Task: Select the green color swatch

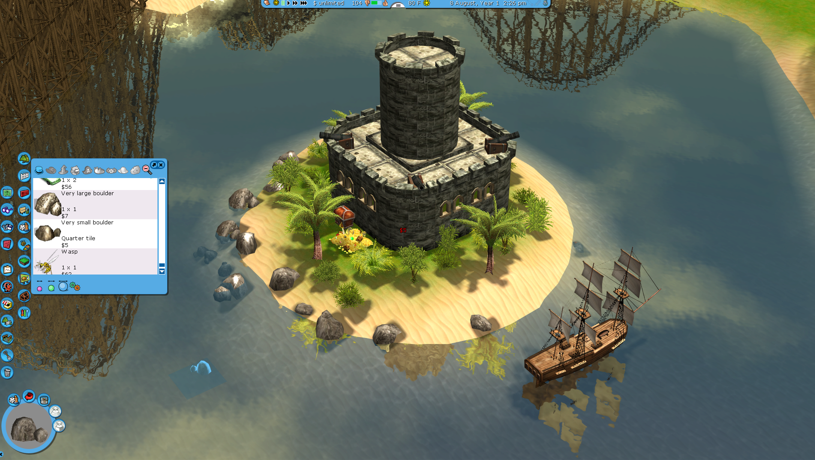Action: (51, 288)
